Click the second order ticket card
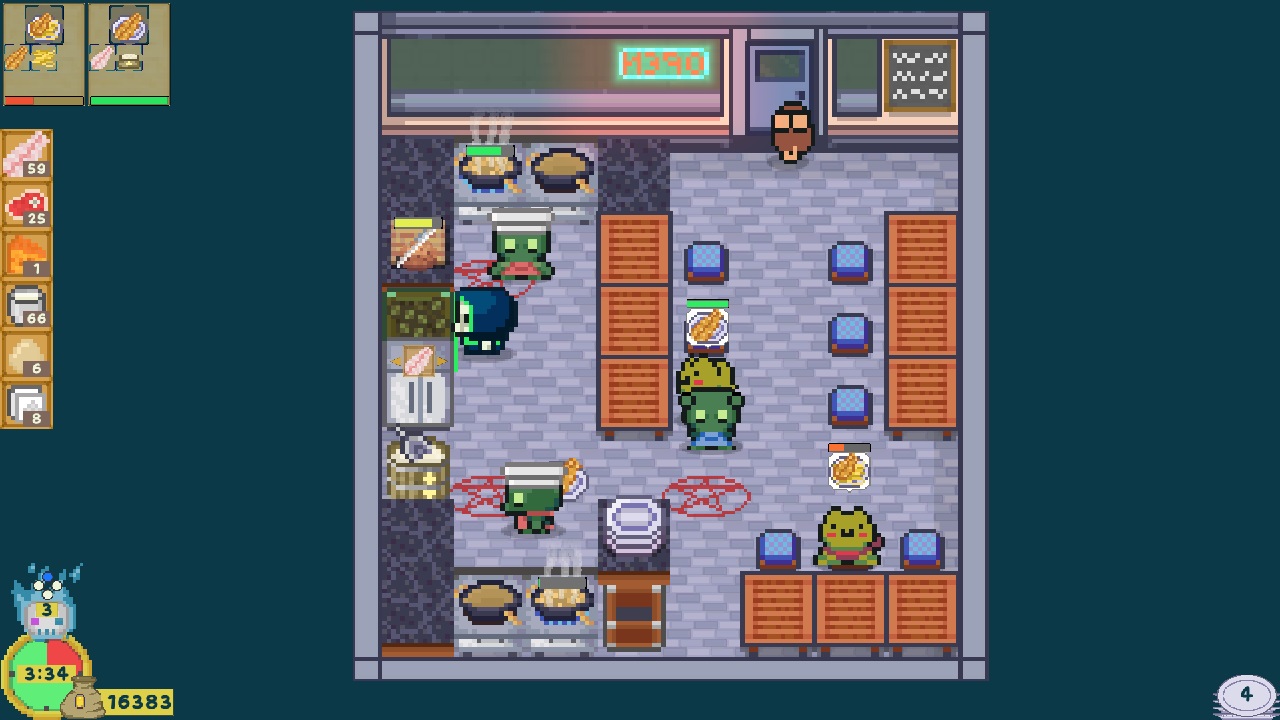The height and width of the screenshot is (720, 1280). 128,52
